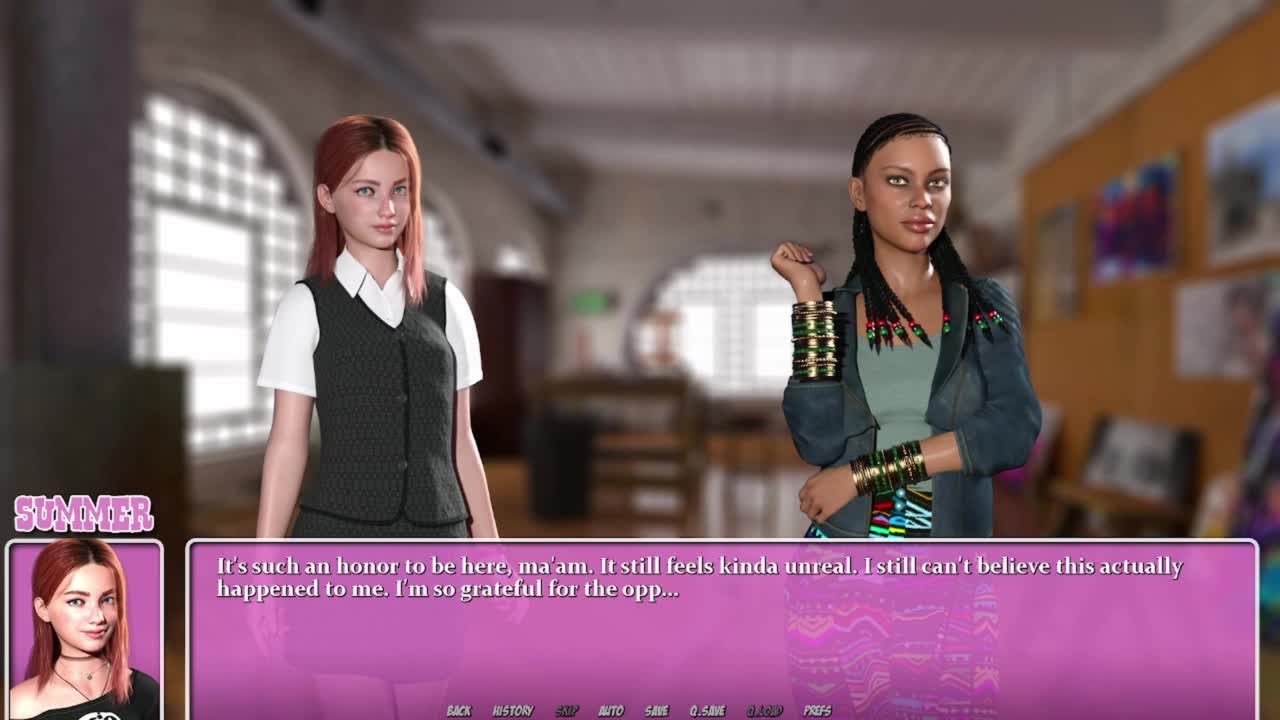Open the Save game screen

click(x=657, y=711)
